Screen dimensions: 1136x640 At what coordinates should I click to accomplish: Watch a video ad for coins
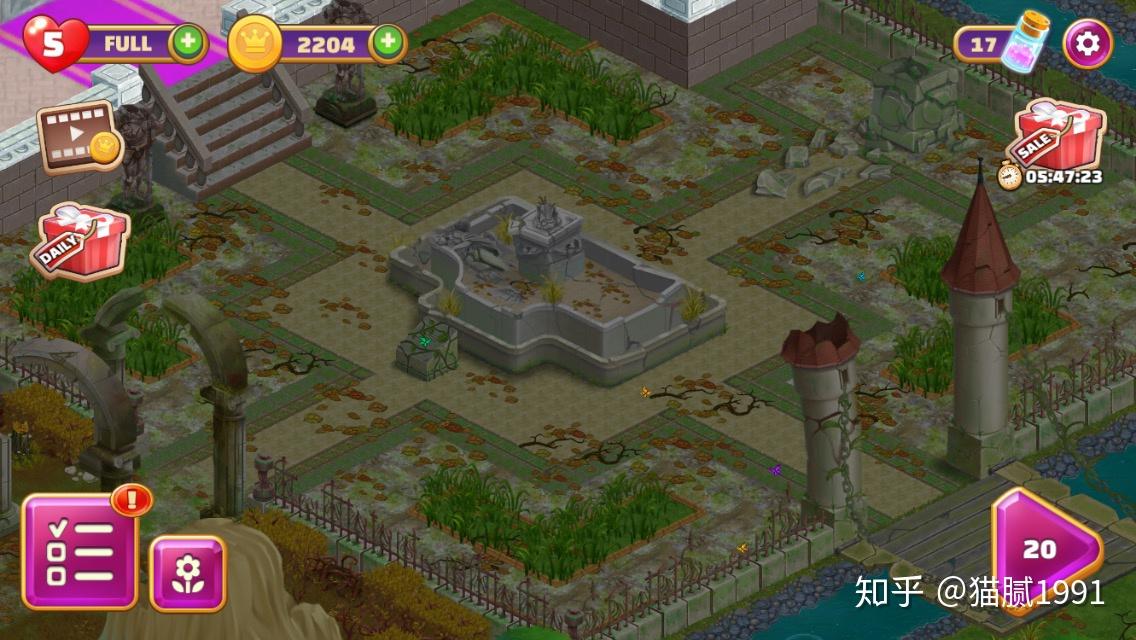pos(79,137)
